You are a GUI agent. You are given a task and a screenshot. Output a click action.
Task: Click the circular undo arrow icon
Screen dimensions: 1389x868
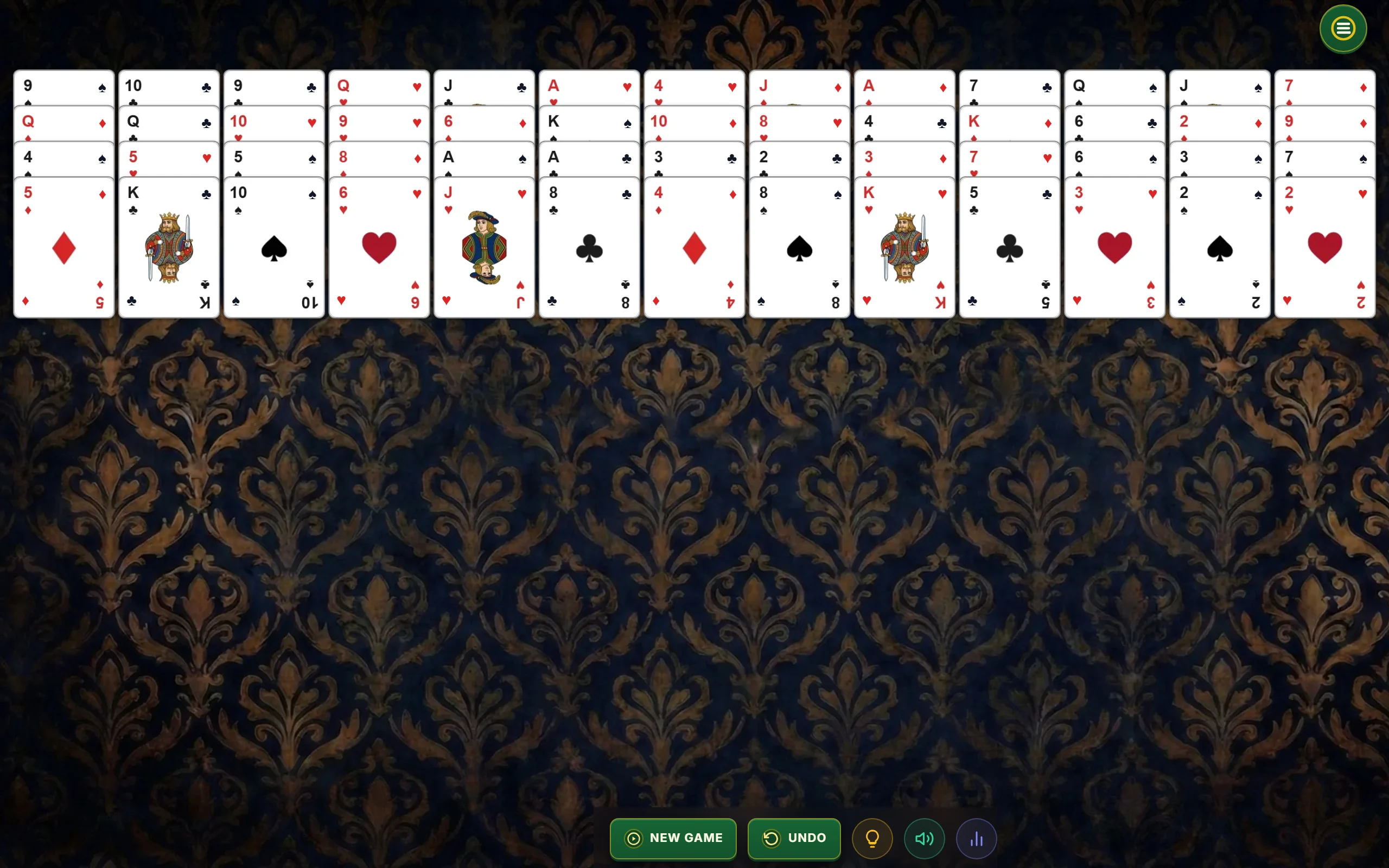click(x=772, y=838)
